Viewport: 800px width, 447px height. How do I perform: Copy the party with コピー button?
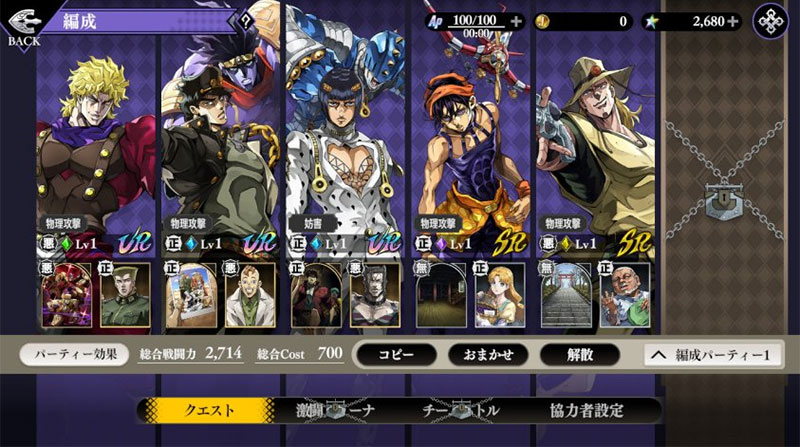coord(396,354)
